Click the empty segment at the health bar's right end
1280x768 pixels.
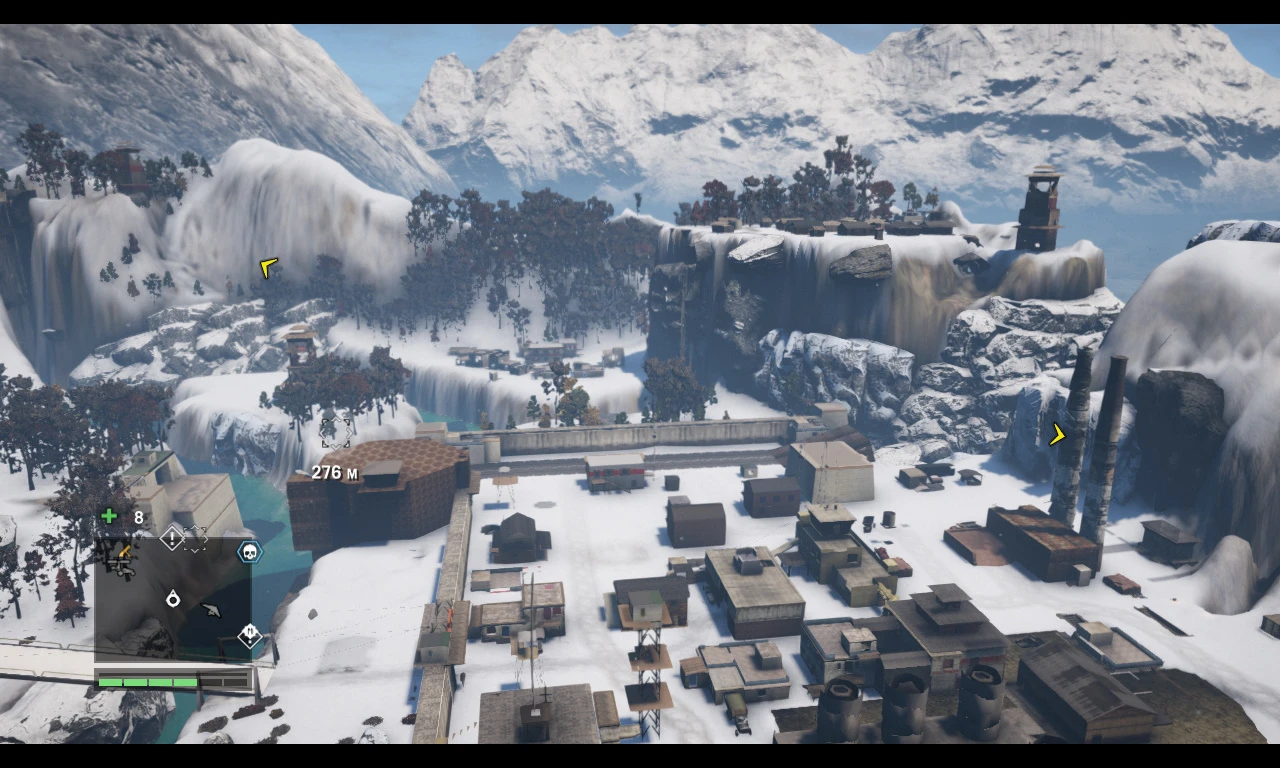[x=233, y=682]
